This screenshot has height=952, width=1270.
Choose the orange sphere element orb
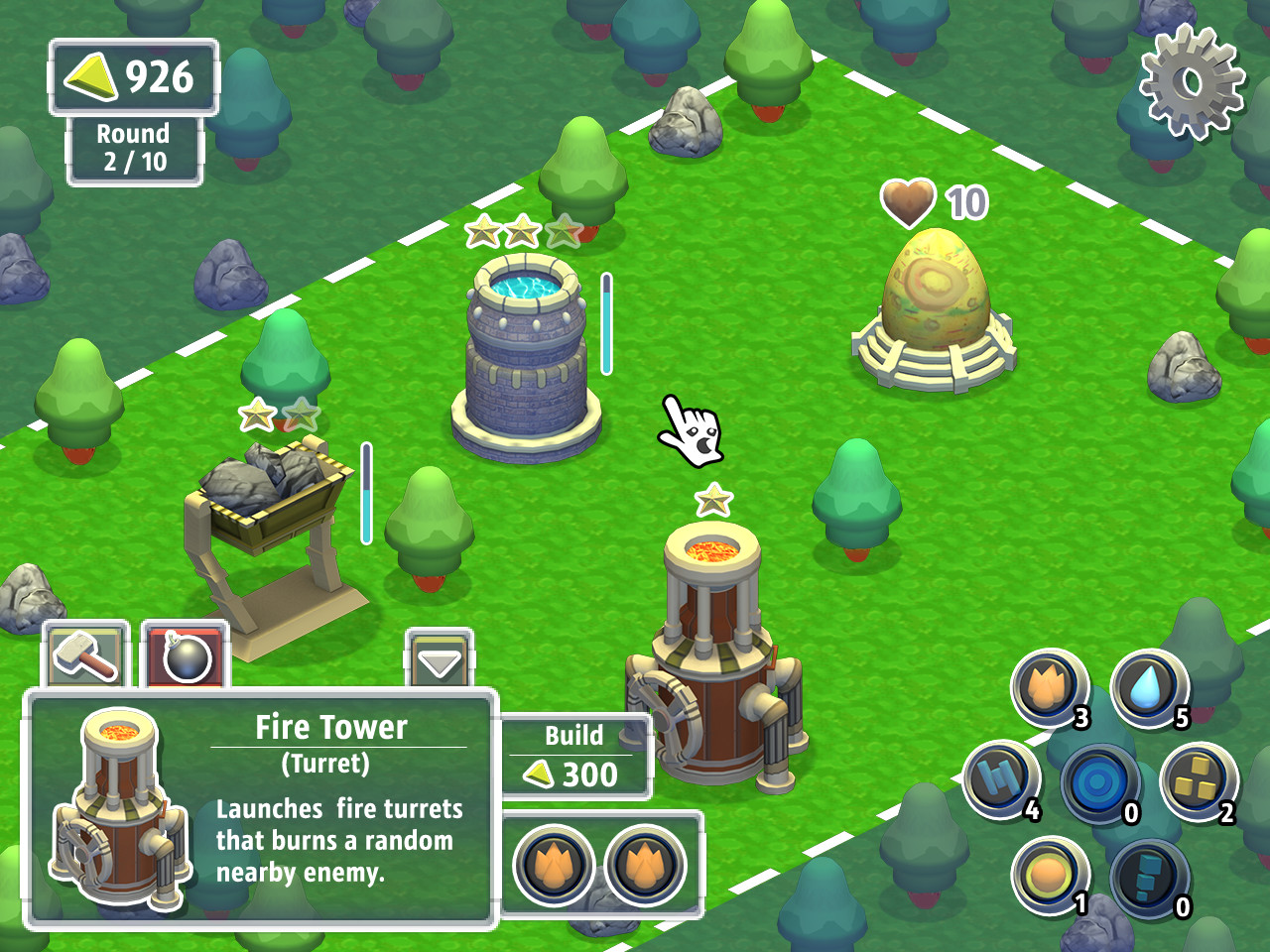[x=1048, y=875]
